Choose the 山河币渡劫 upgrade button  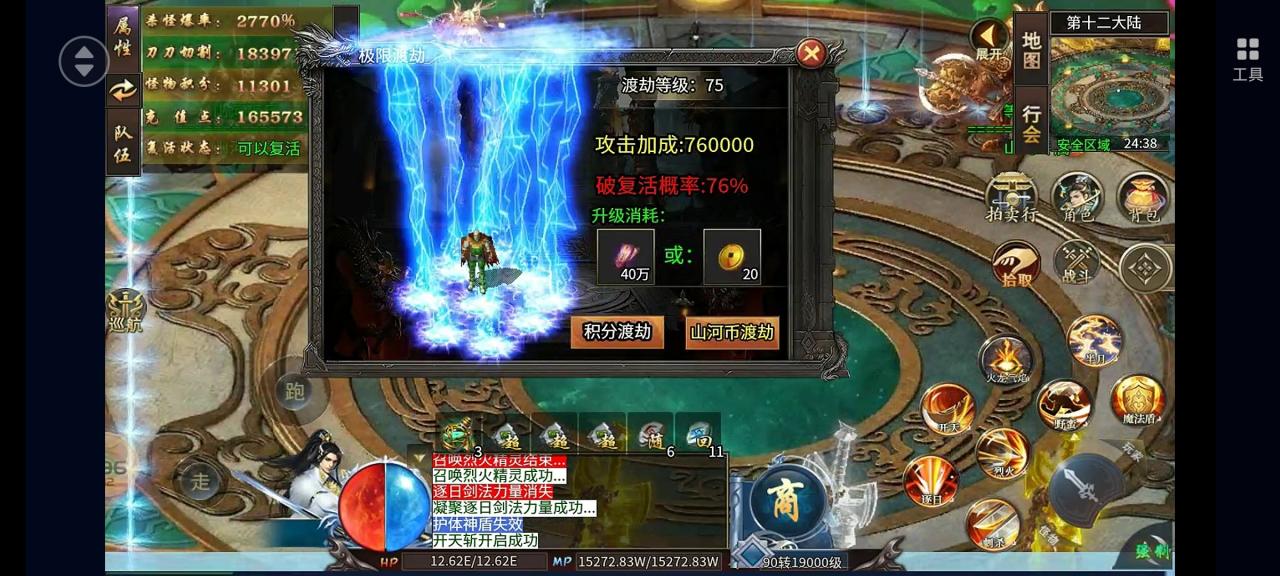point(732,332)
